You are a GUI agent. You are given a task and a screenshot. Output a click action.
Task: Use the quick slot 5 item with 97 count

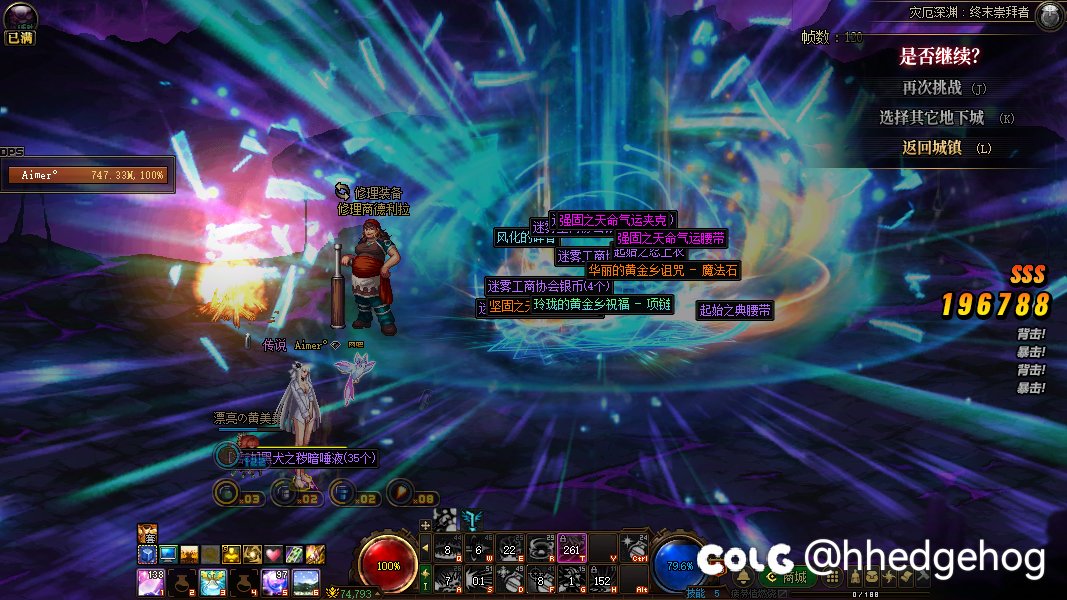(x=275, y=581)
